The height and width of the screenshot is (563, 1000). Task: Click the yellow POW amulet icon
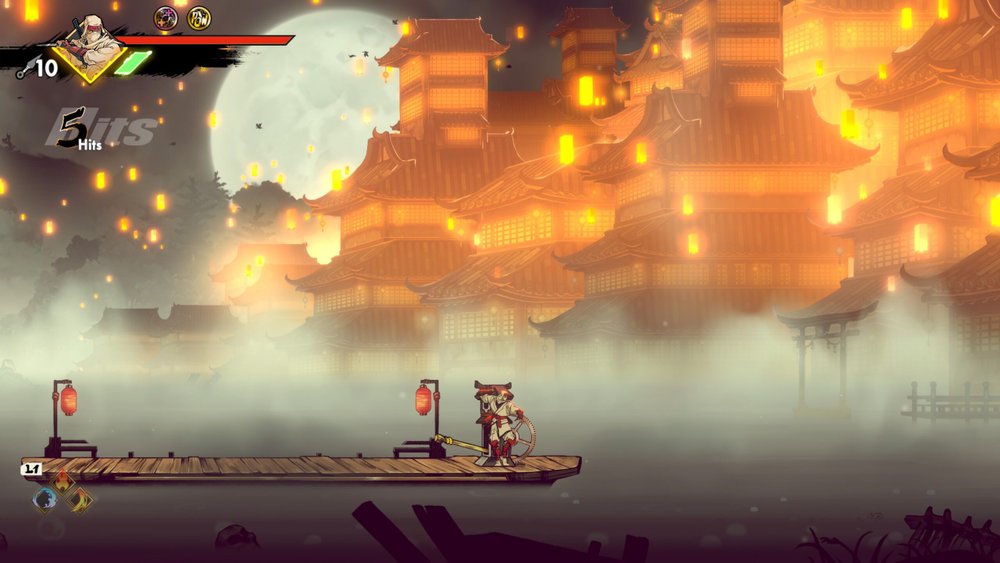click(x=200, y=17)
